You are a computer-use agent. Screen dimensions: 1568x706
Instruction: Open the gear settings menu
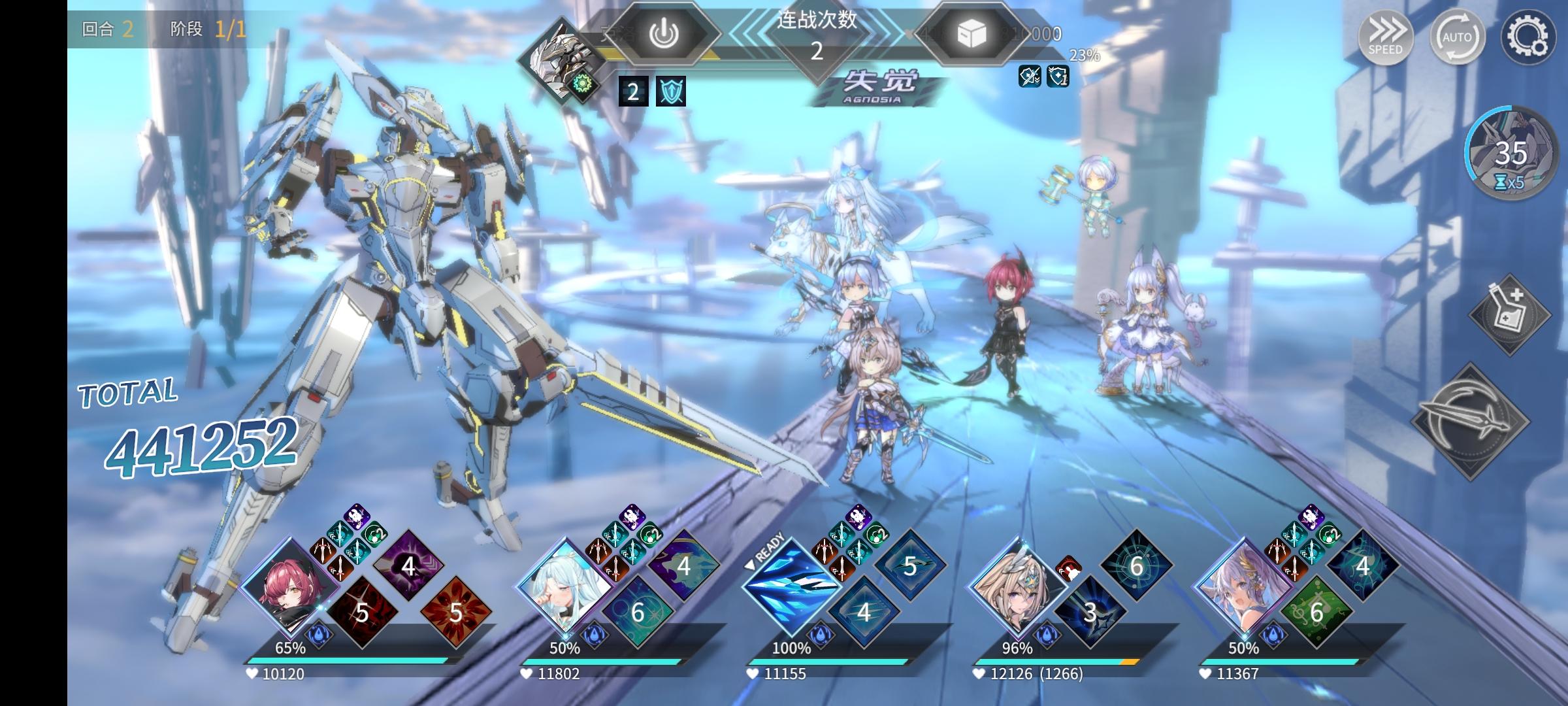(x=1529, y=37)
